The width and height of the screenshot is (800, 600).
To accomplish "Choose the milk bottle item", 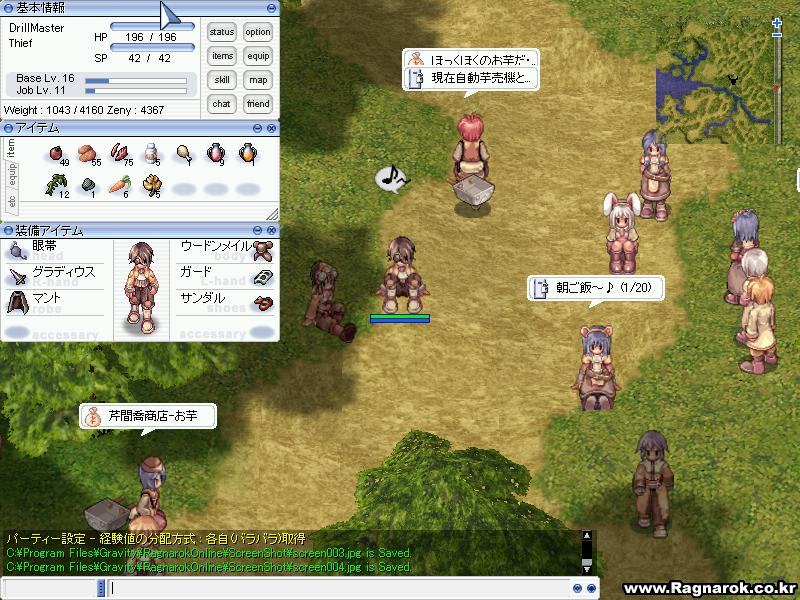I will [x=151, y=153].
